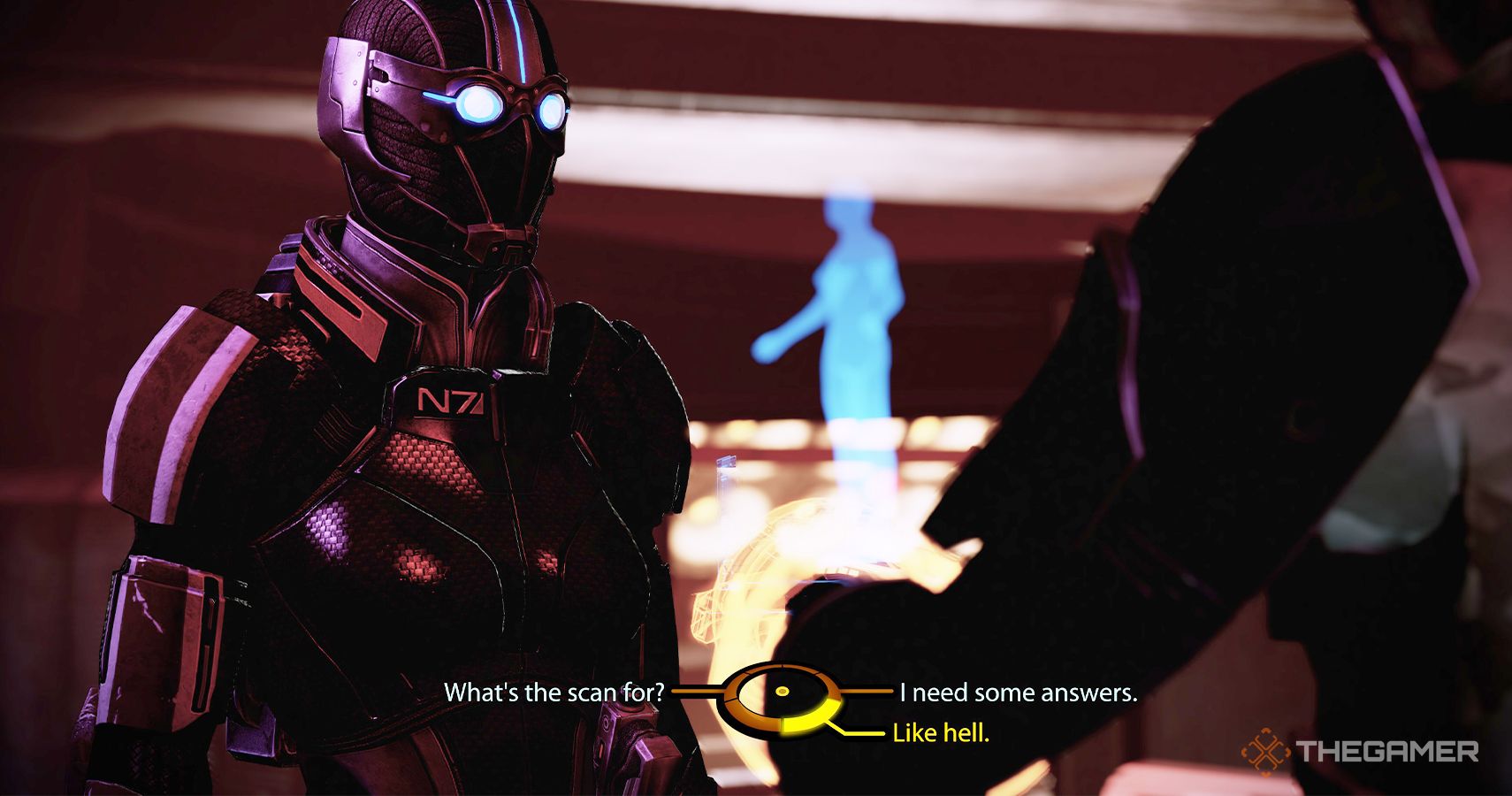The width and height of the screenshot is (1512, 796).
Task: Expand the line joining 'What's the scan for?'
Action: [699, 693]
